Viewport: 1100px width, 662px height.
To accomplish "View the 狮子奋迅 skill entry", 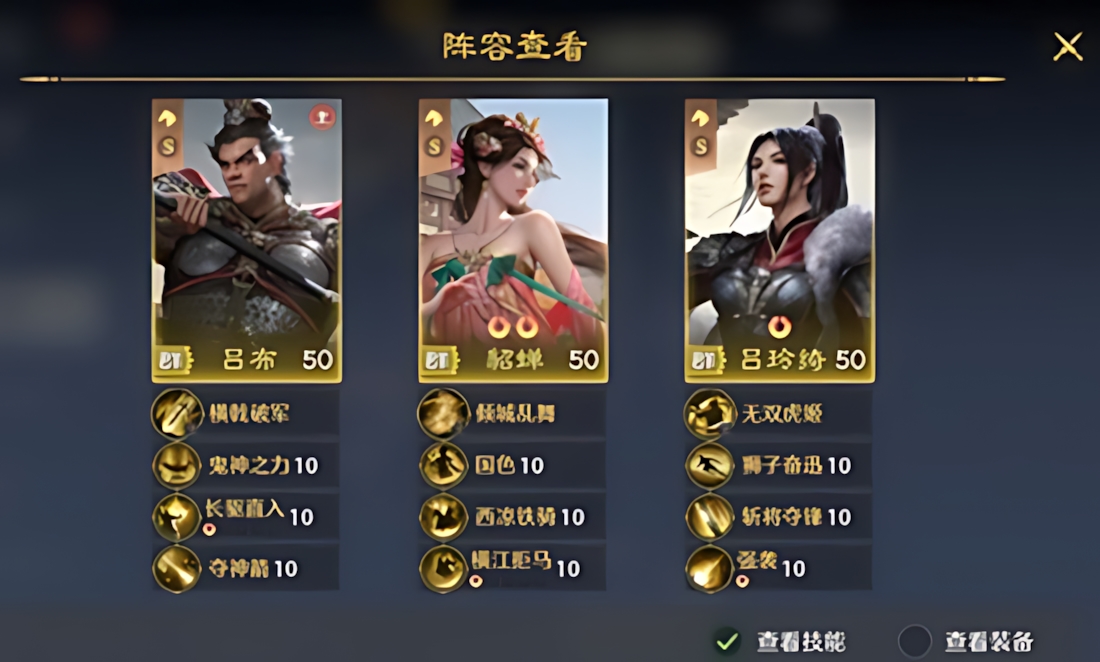I will pos(778,465).
